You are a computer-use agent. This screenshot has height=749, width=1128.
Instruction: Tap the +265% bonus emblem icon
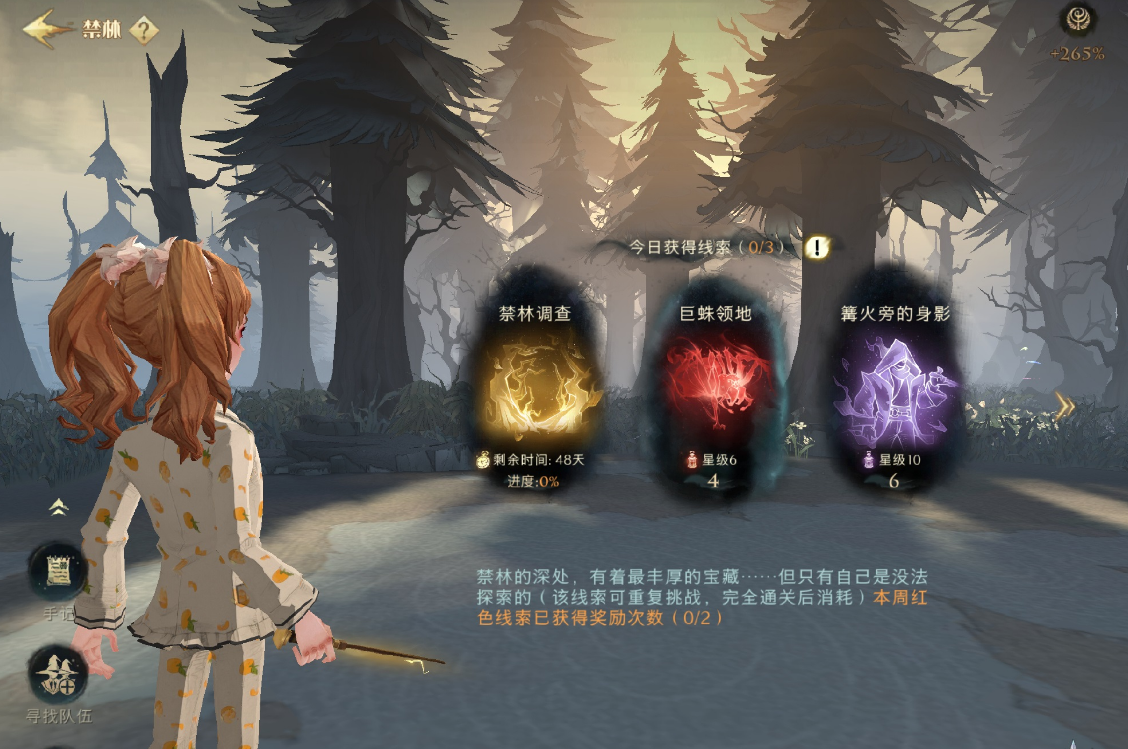coord(1078,20)
